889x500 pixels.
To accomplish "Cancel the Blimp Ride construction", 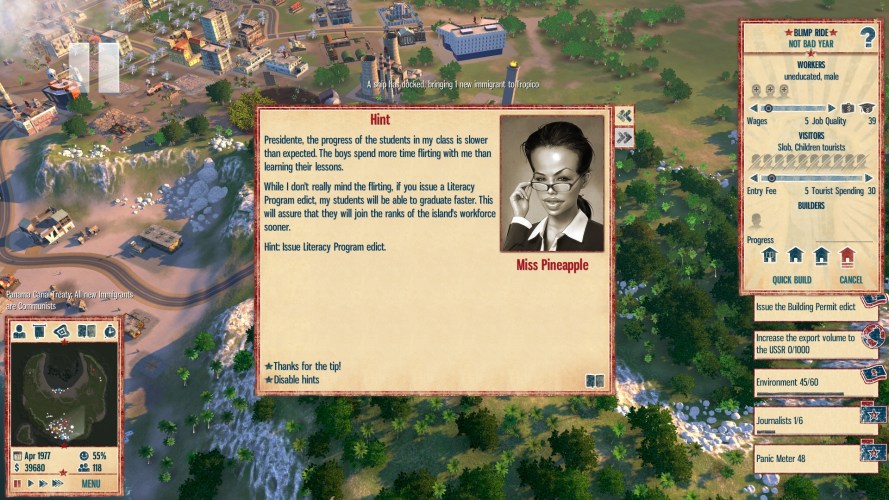I will tap(850, 280).
